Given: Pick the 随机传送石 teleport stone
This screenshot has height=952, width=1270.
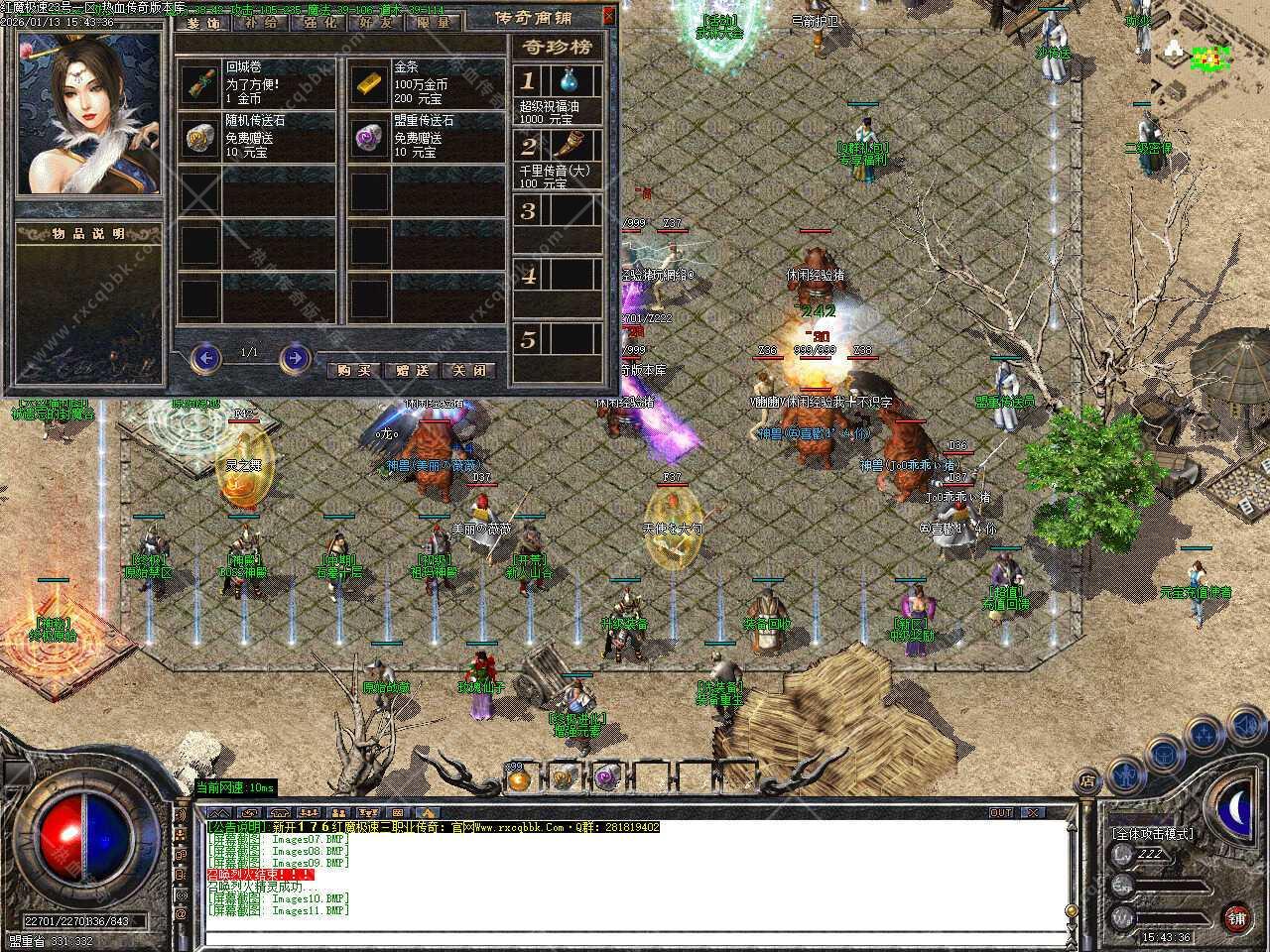Looking at the screenshot, I should [199, 137].
